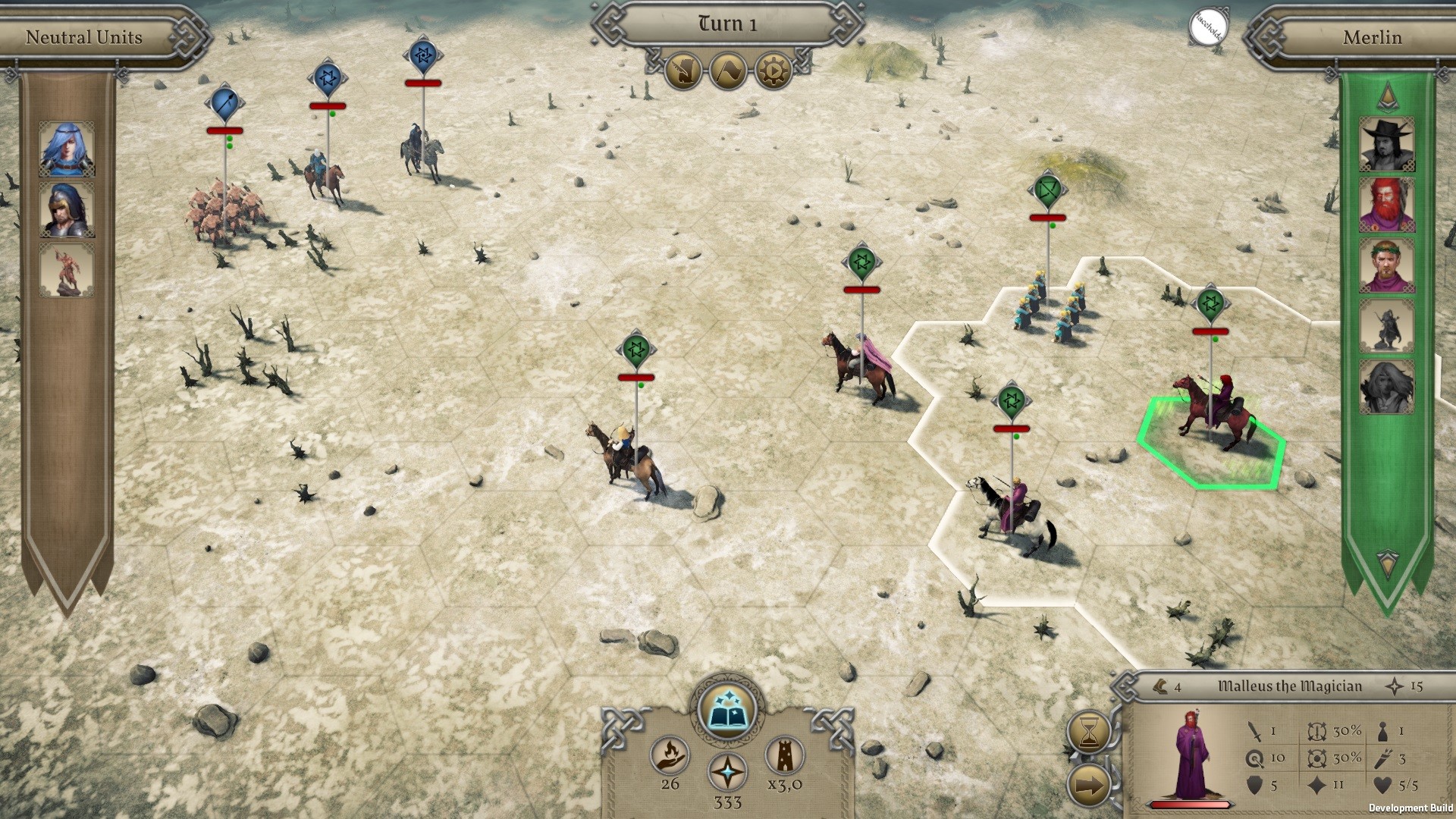
Task: Click the tower icon above x3,0
Action: (784, 755)
